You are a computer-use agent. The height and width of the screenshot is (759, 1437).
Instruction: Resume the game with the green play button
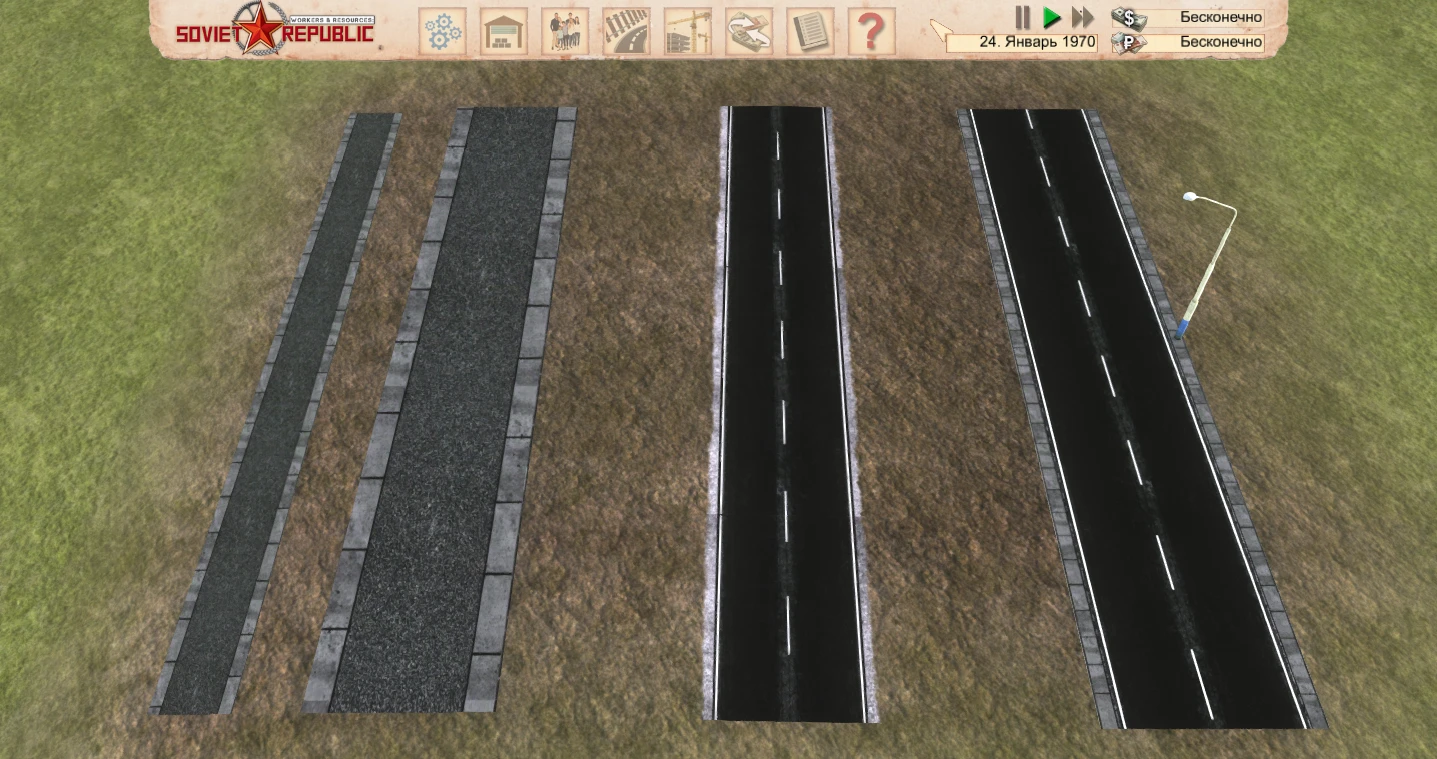pos(1051,17)
